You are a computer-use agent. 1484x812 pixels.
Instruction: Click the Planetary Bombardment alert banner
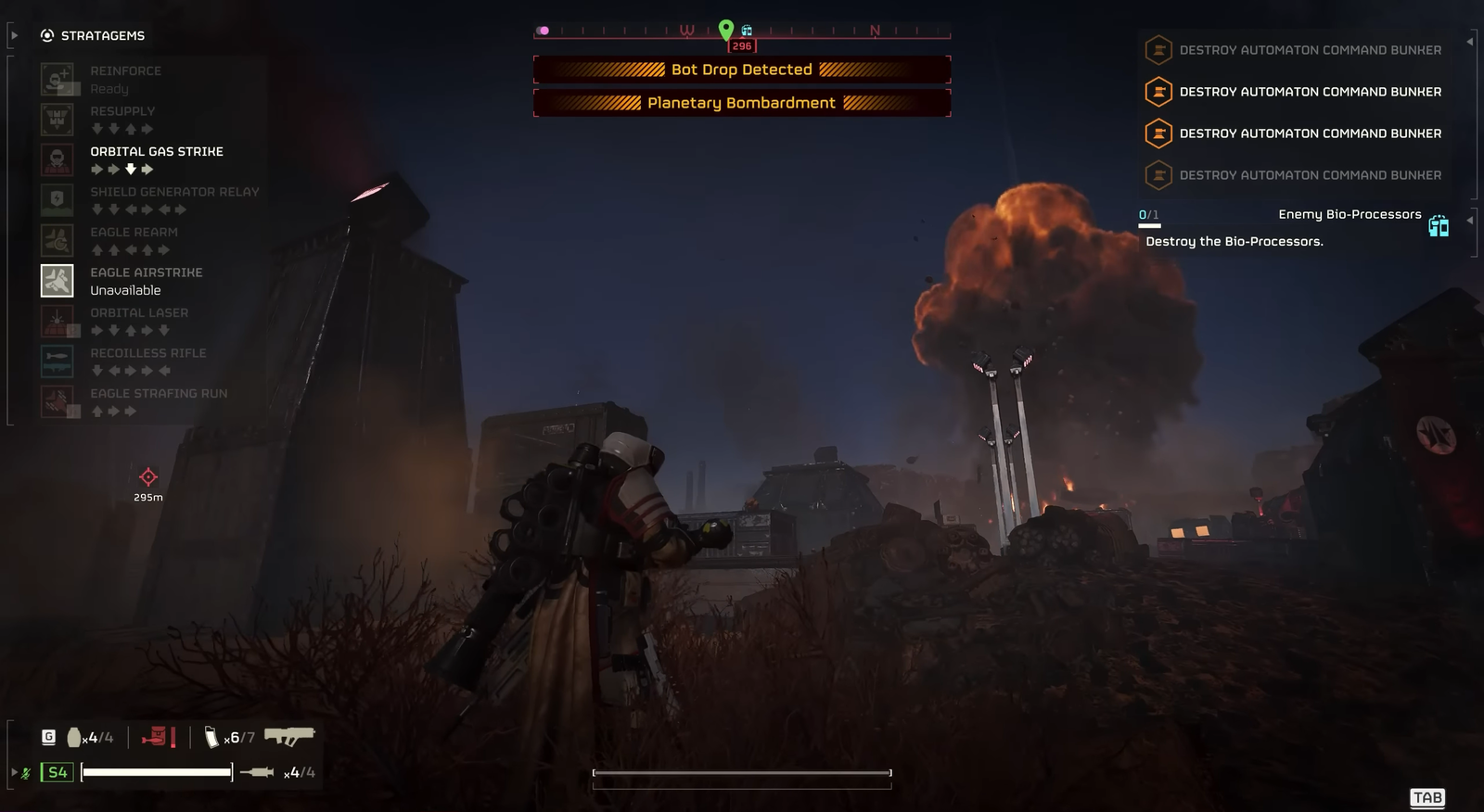[x=742, y=103]
